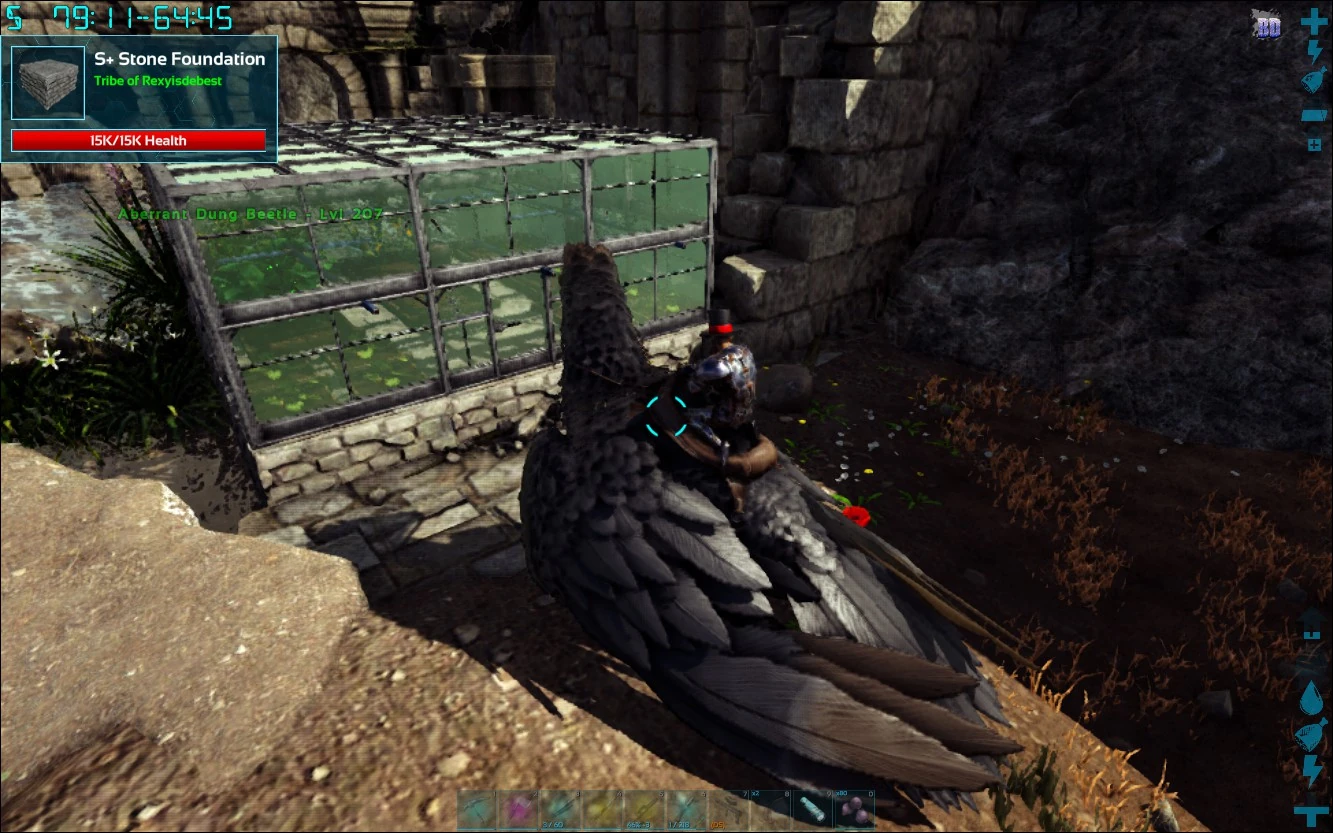The width and height of the screenshot is (1333, 833).
Task: Click the lightning bolt status icon top right
Action: 1313,54
